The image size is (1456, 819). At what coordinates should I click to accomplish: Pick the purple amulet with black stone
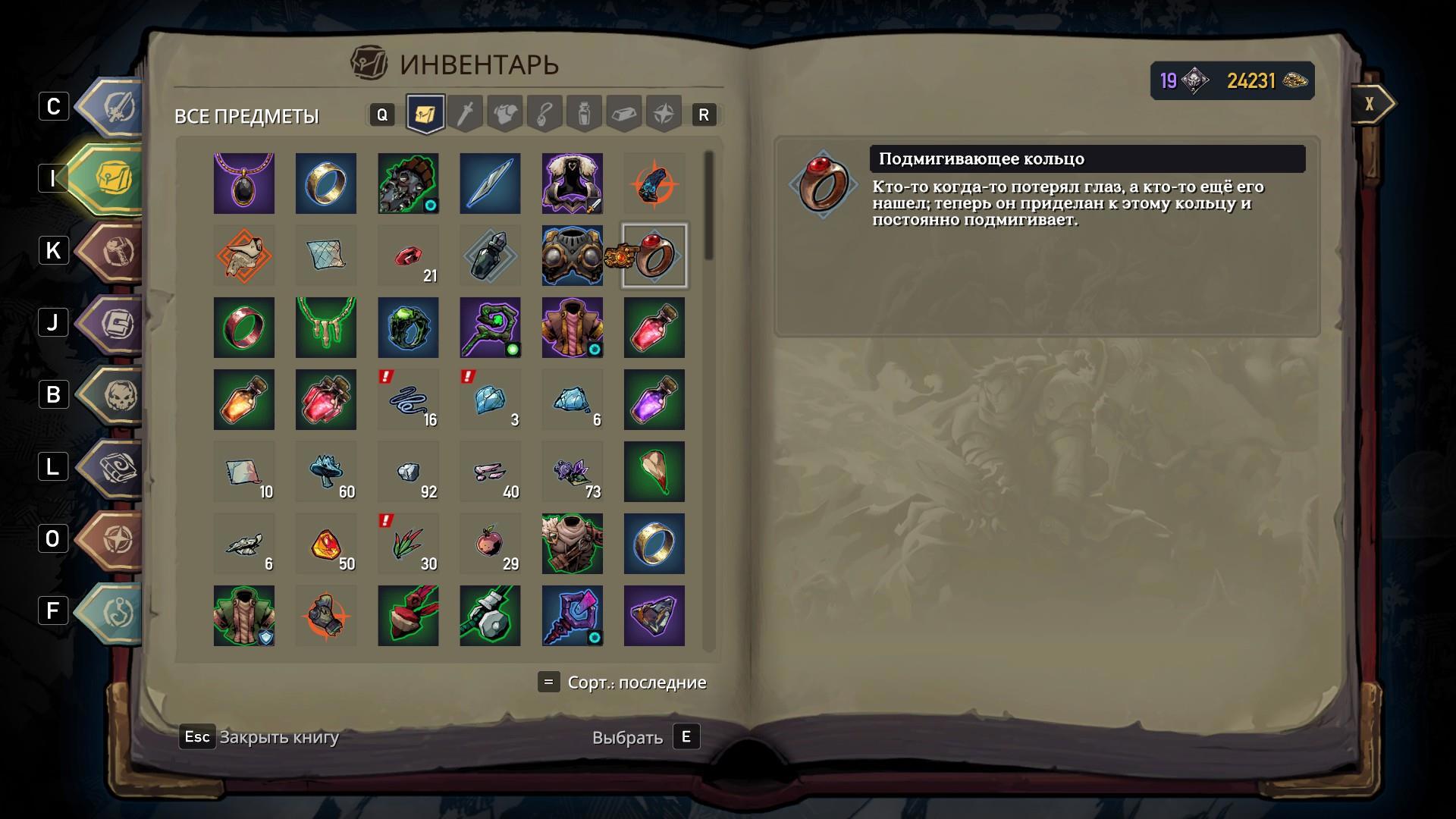[x=243, y=184]
